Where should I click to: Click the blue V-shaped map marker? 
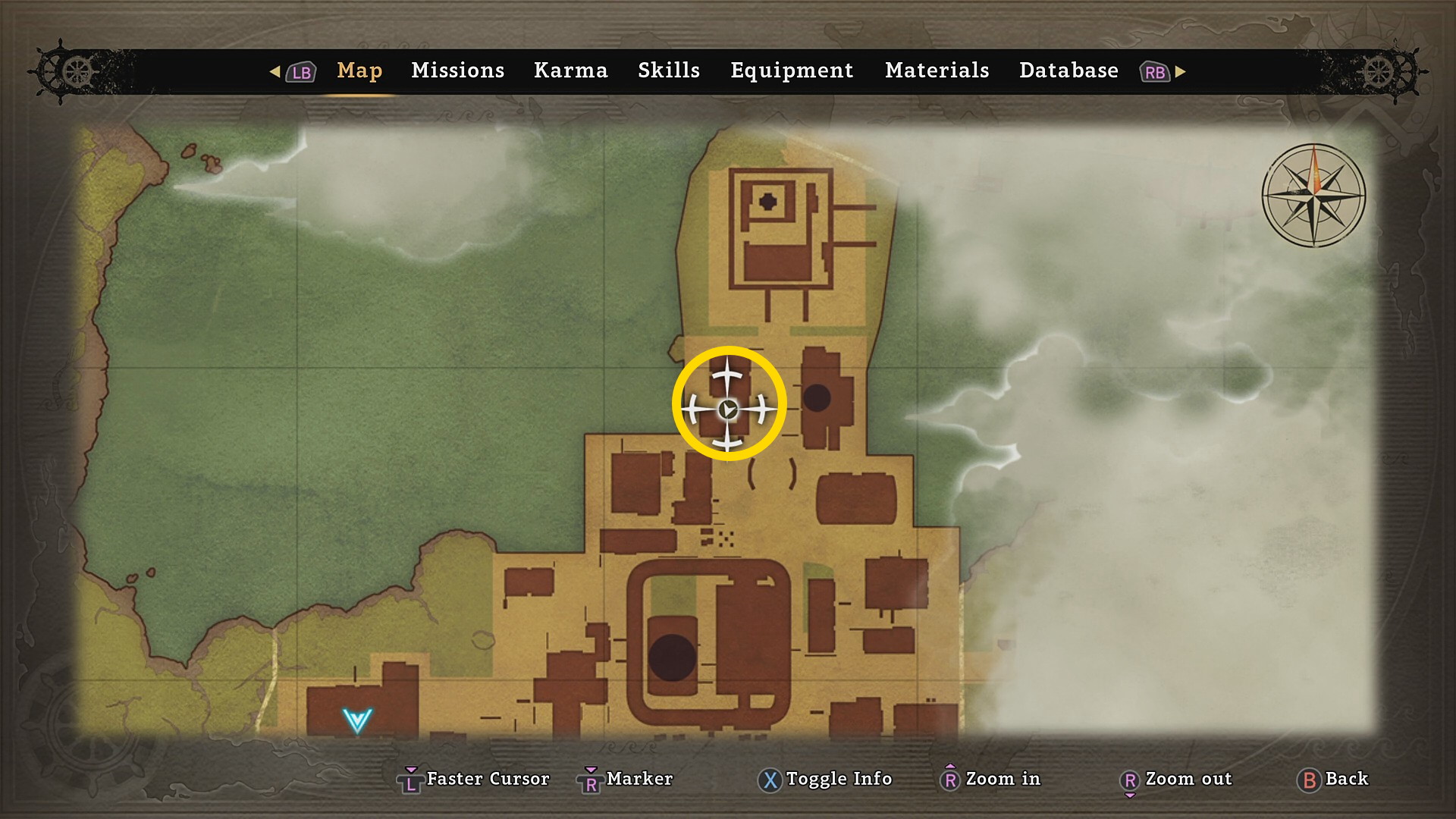(x=356, y=720)
